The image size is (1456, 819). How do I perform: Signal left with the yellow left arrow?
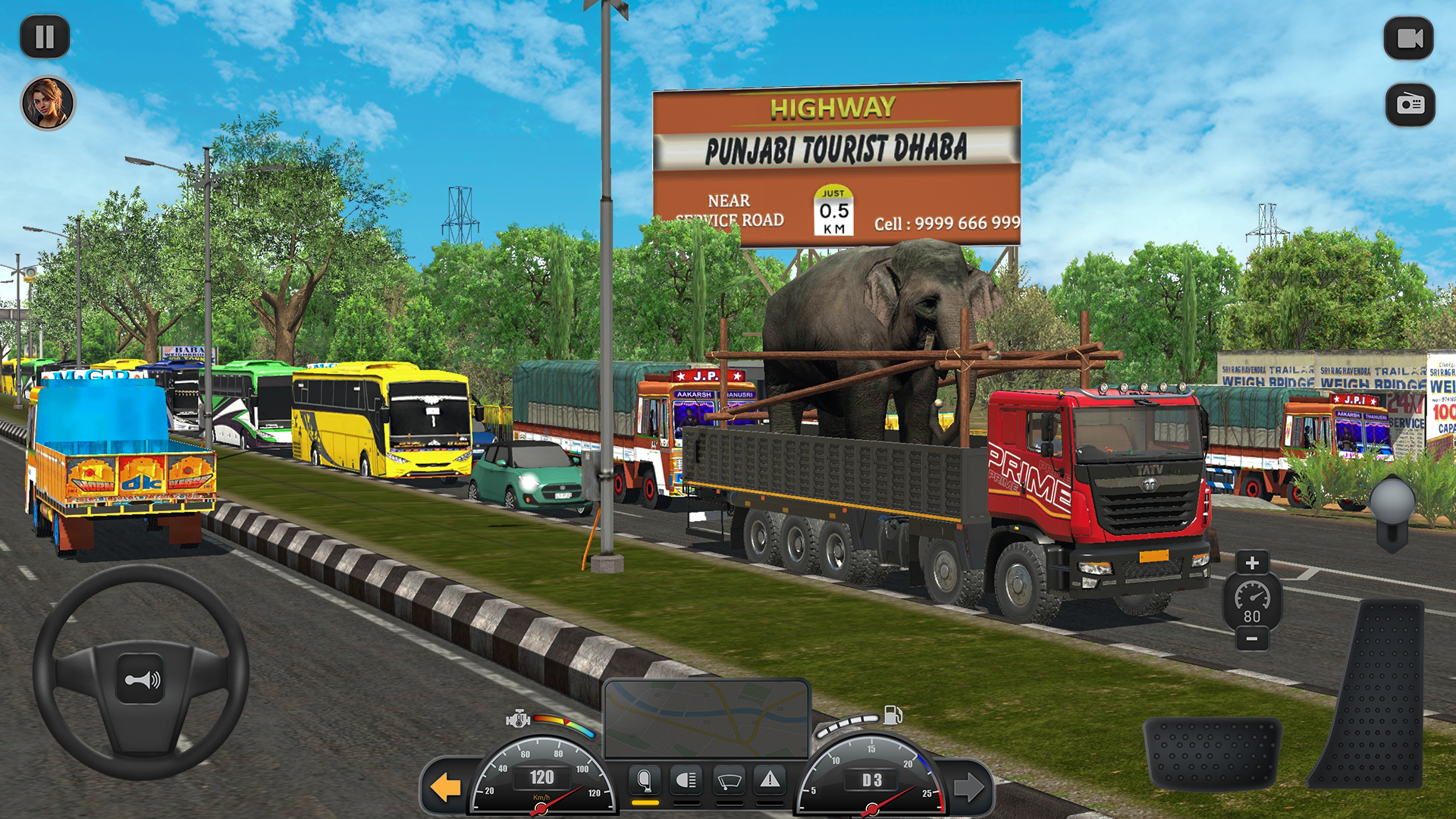tap(444, 789)
